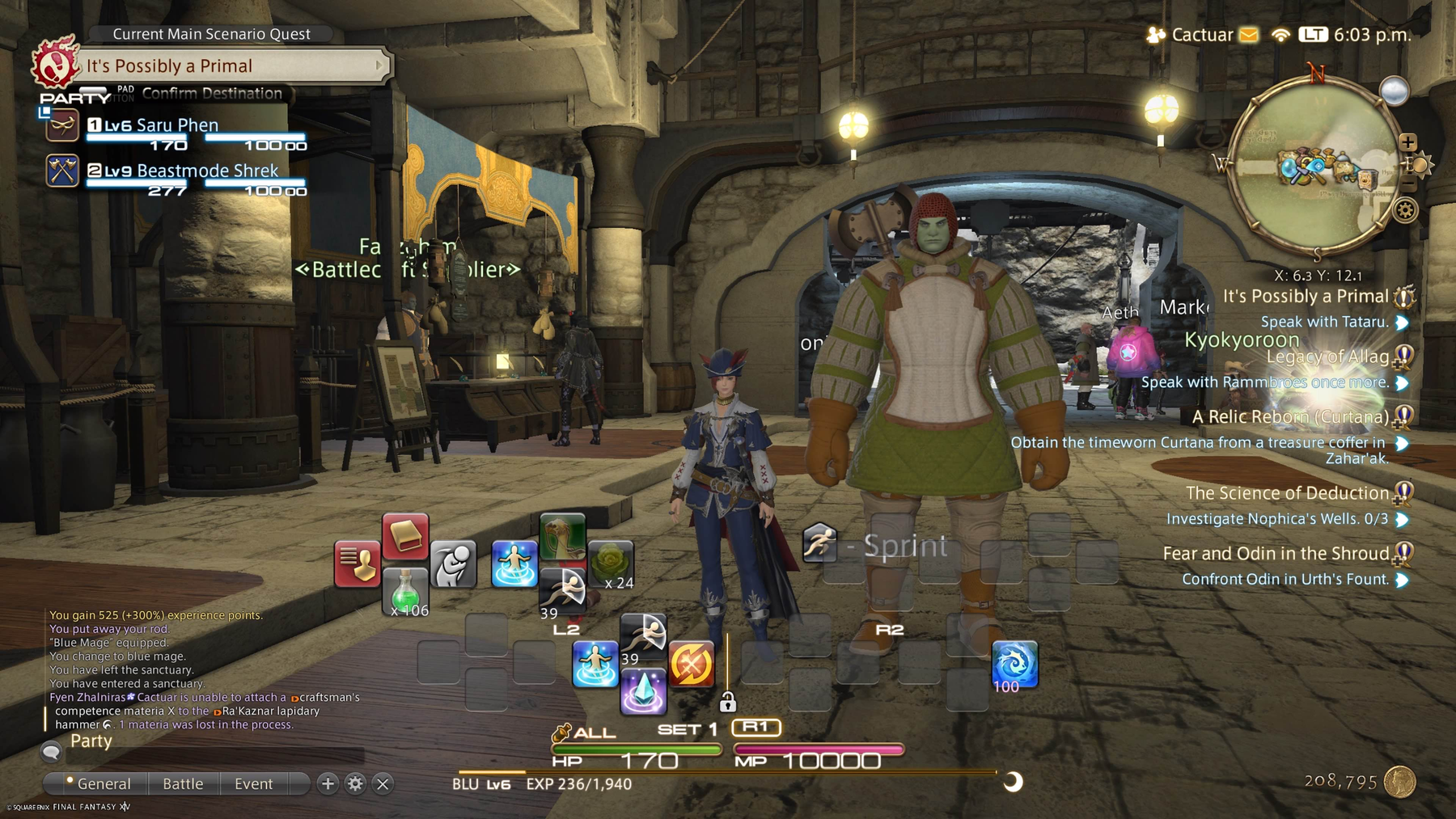This screenshot has height=819, width=1456.
Task: Open chat log settings gear
Action: pyautogui.click(x=355, y=783)
